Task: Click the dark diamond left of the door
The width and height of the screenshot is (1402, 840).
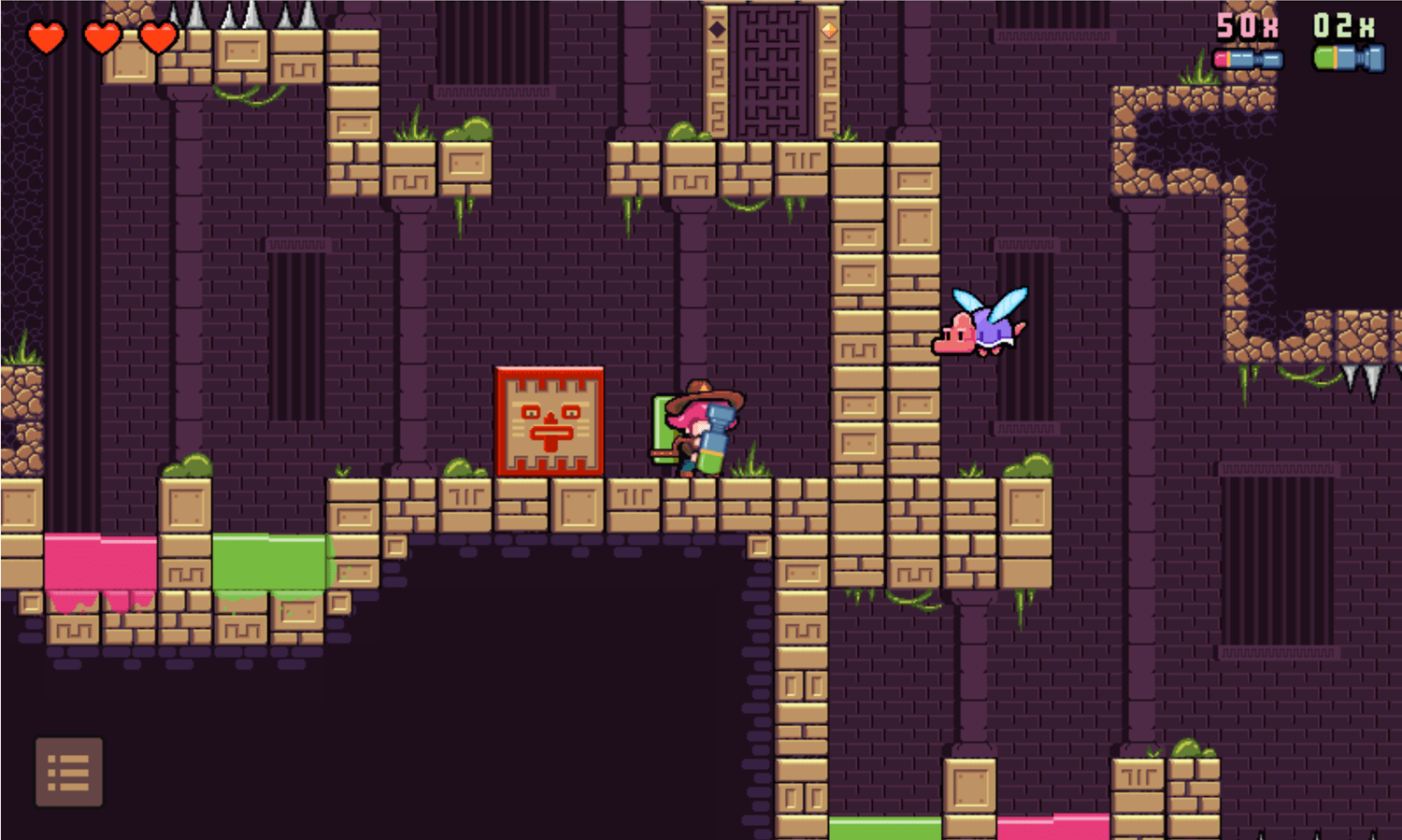Action: tap(718, 30)
